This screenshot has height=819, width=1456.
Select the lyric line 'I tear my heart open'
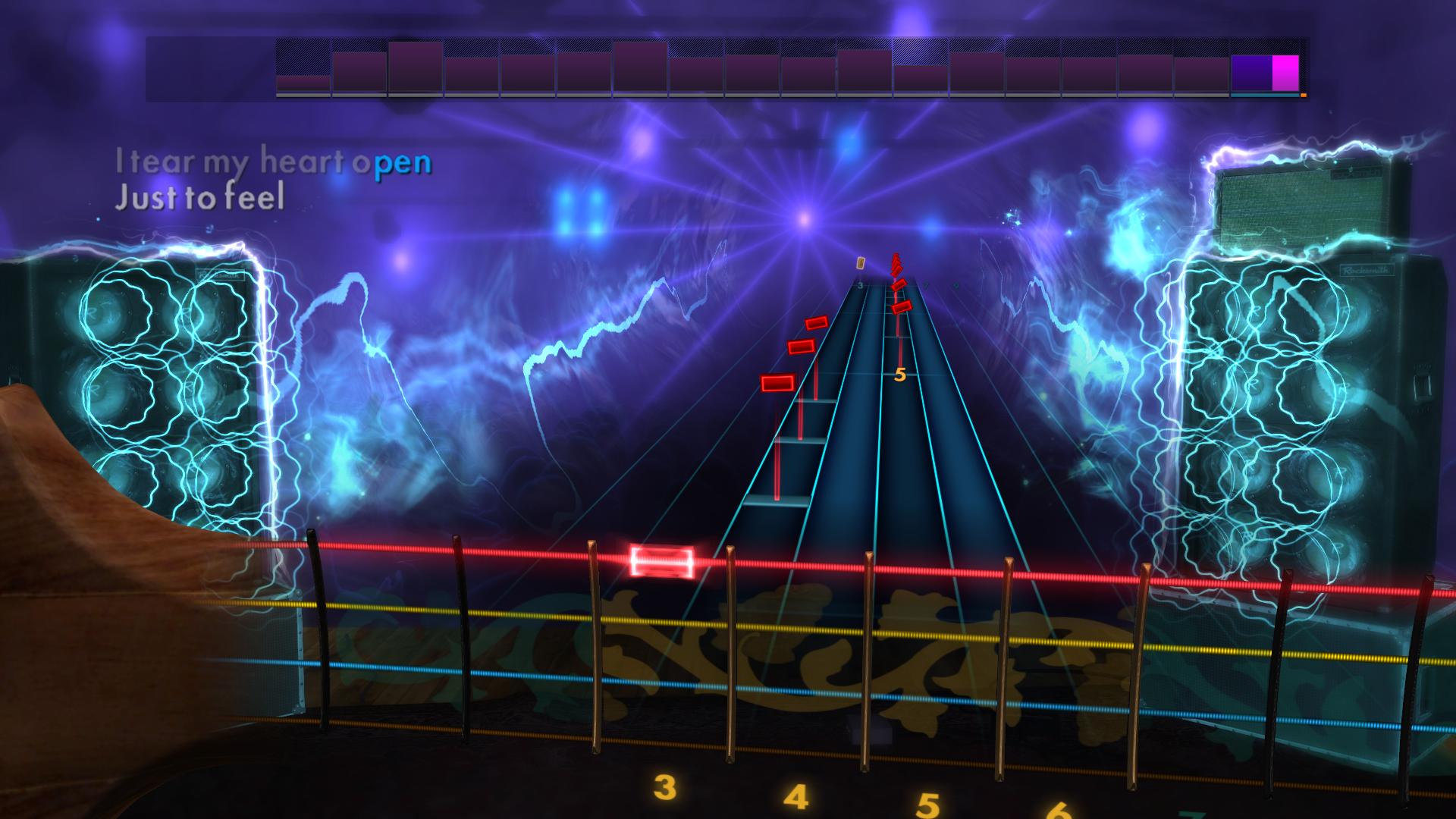pos(273,162)
